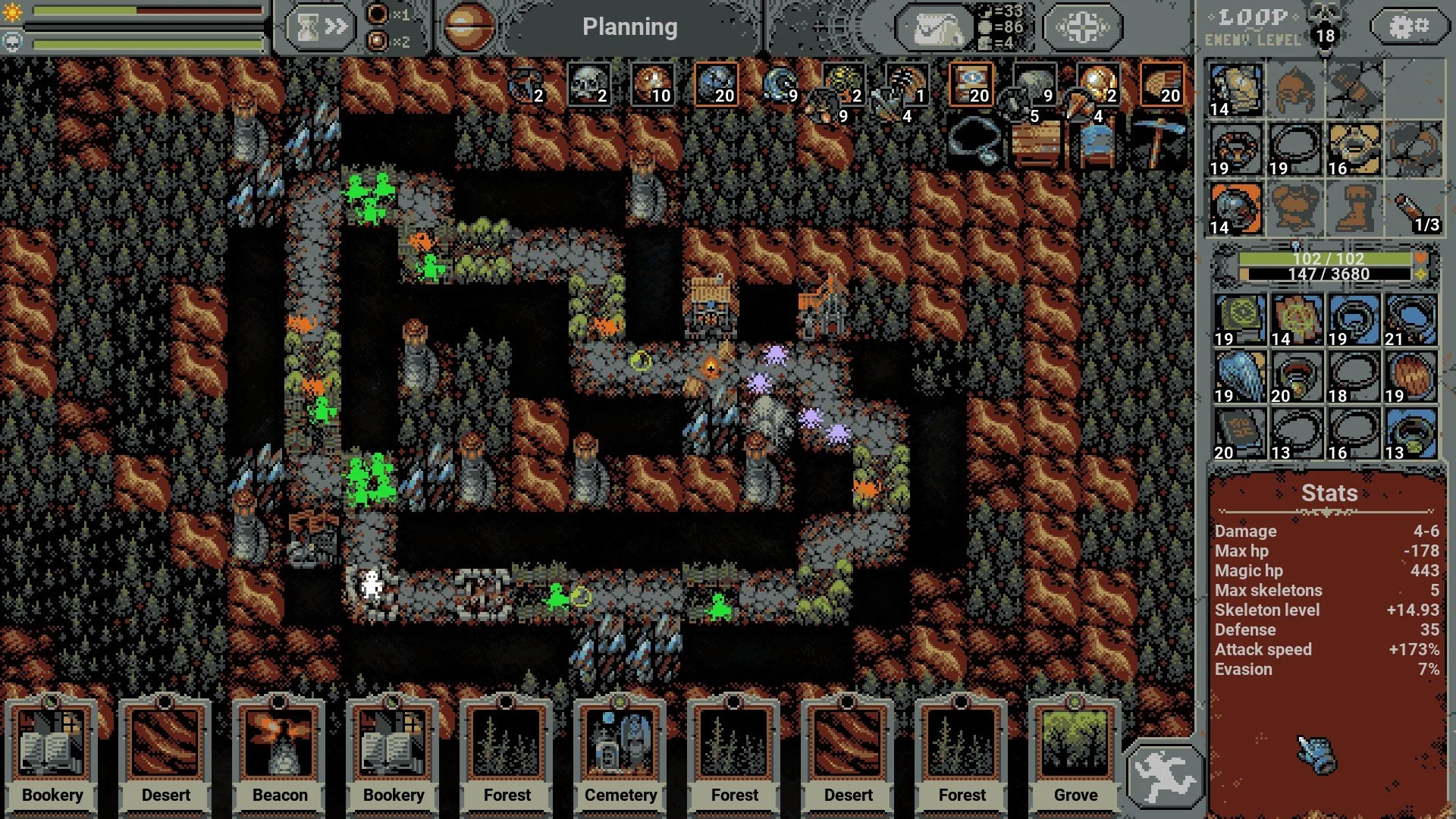Pick the level 18 ring in inventory

pos(1354,377)
